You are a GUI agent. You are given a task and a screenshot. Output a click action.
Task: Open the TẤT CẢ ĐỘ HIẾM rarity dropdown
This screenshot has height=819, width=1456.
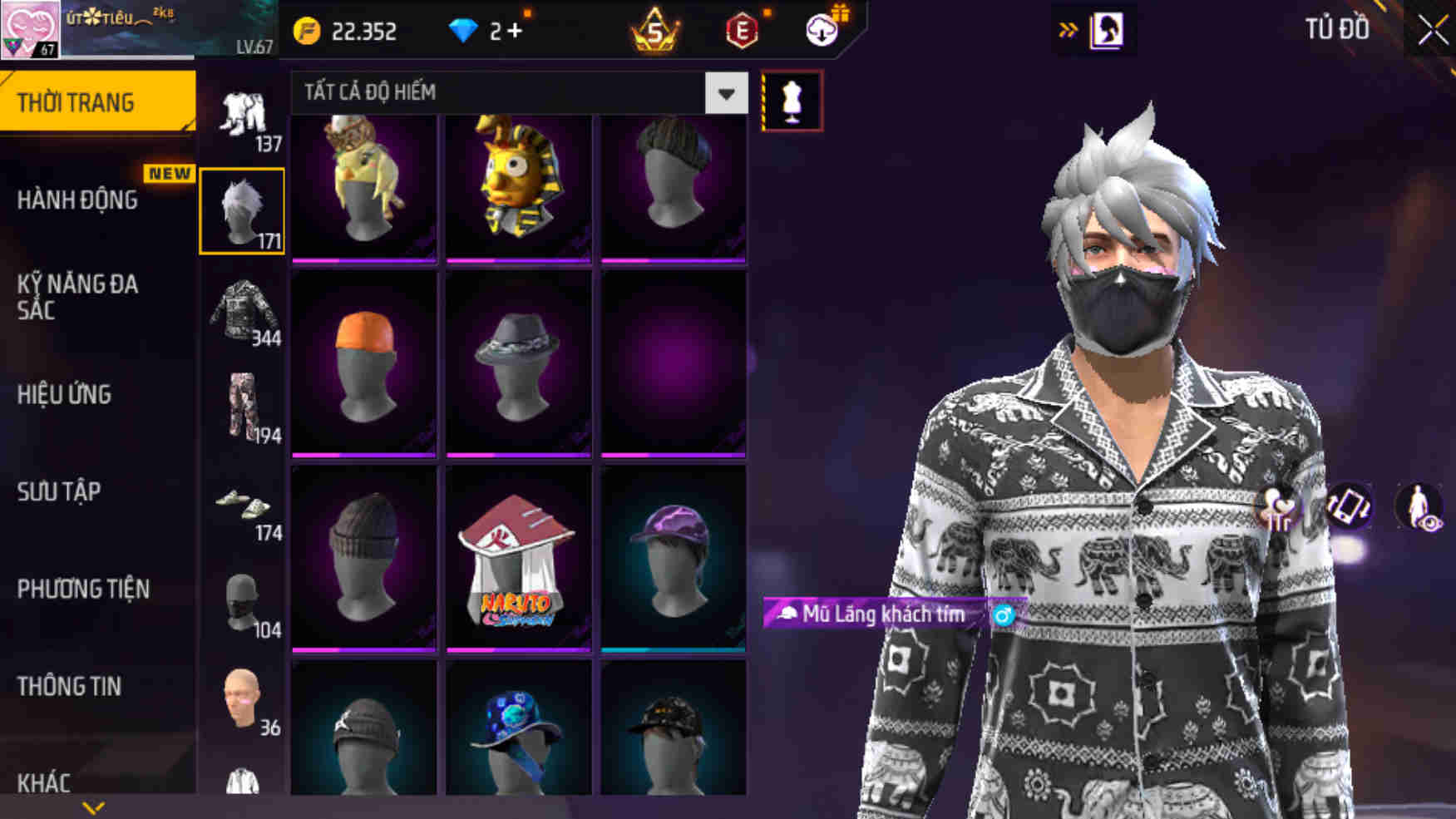pyautogui.click(x=516, y=93)
